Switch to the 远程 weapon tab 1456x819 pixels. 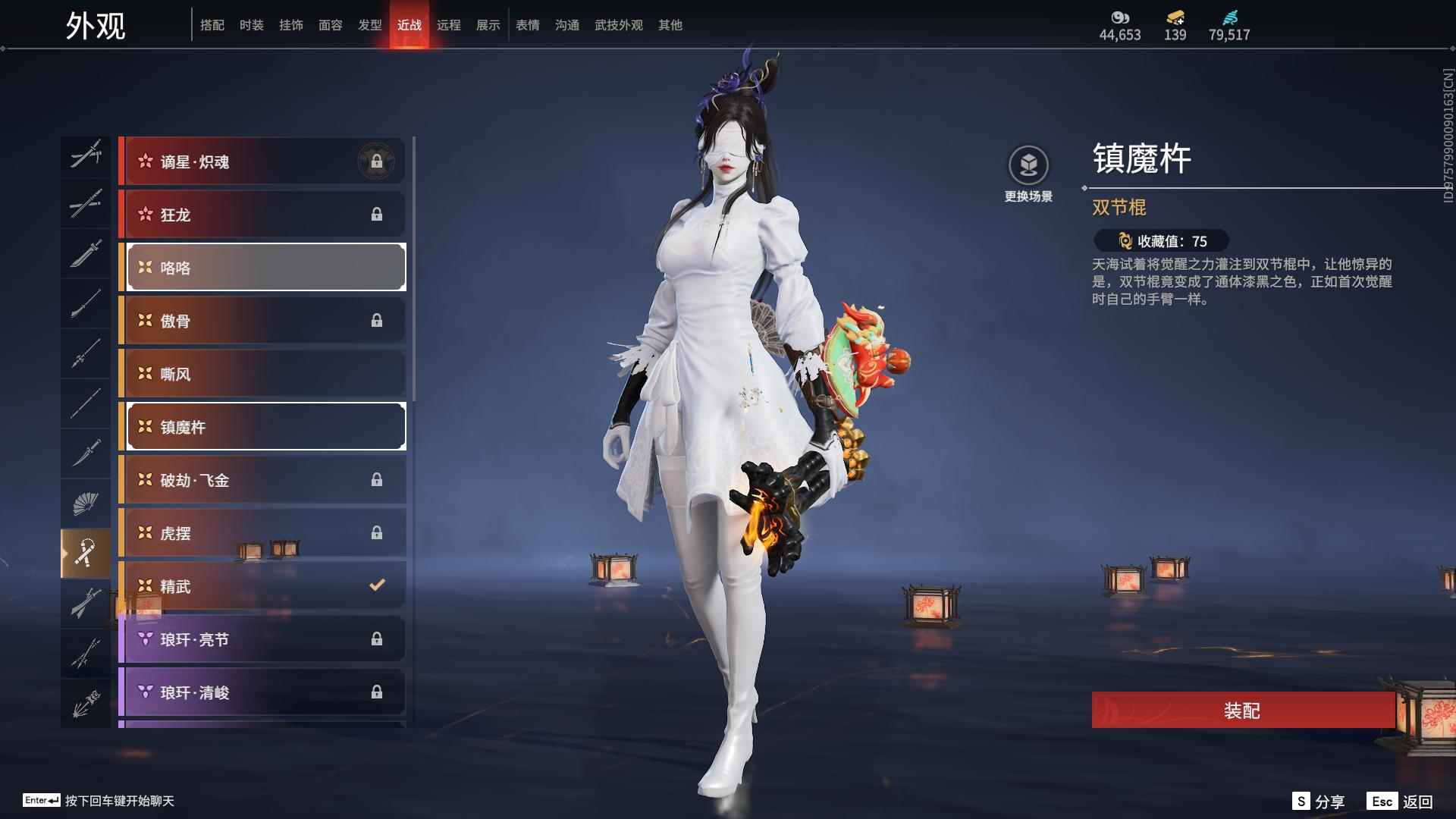point(449,24)
